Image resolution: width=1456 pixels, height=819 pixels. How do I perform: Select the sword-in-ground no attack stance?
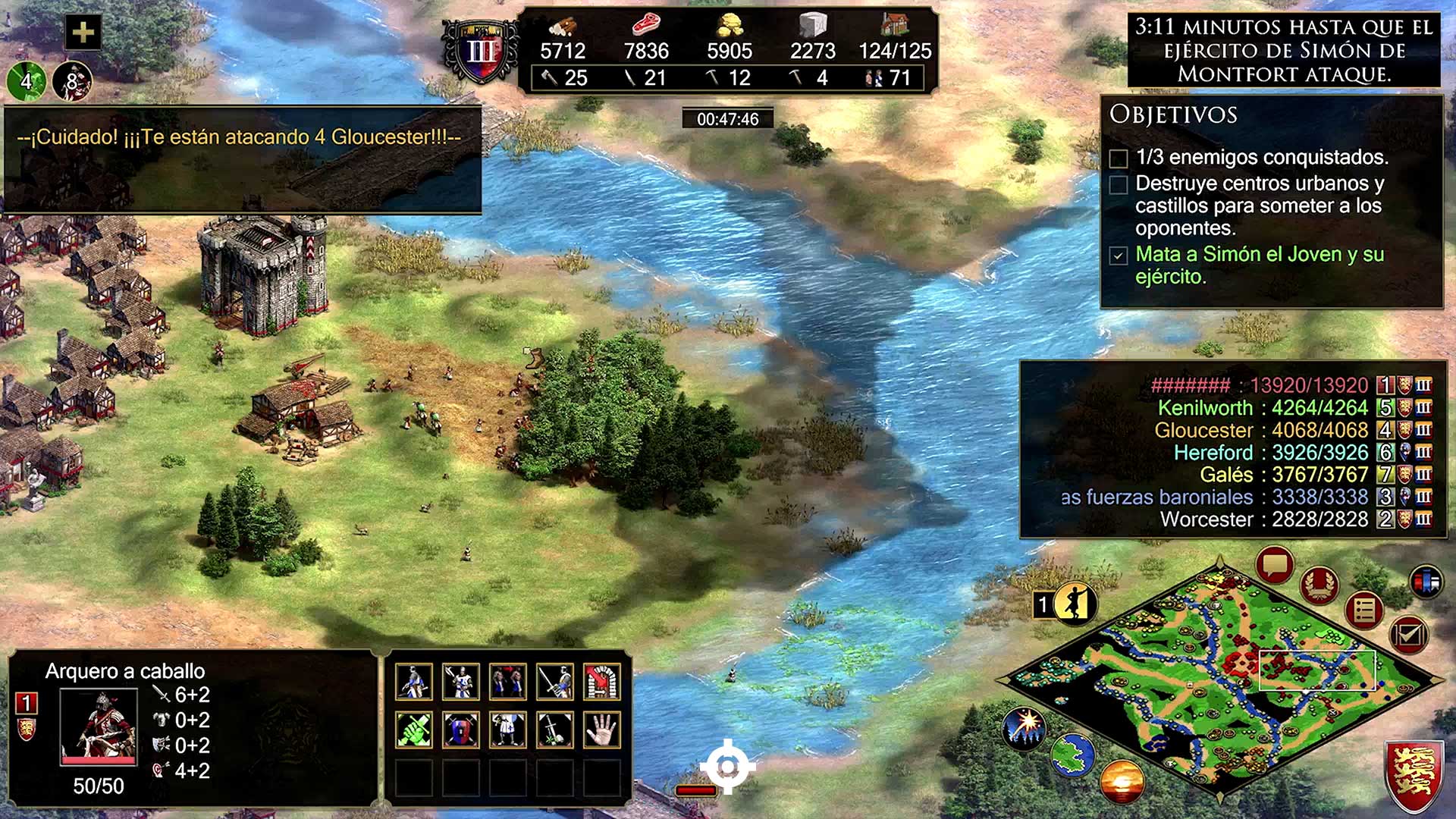pyautogui.click(x=555, y=730)
